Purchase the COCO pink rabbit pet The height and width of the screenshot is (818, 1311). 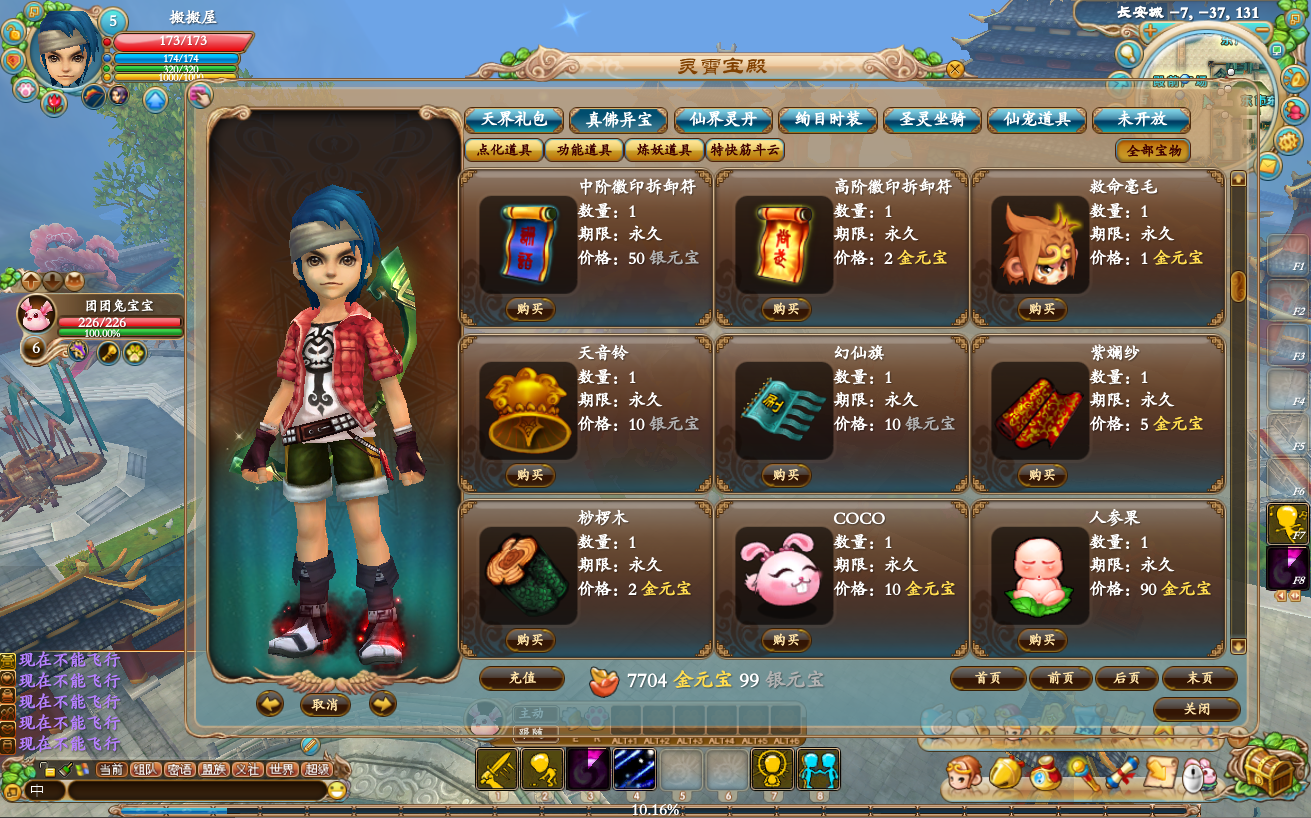click(x=786, y=640)
